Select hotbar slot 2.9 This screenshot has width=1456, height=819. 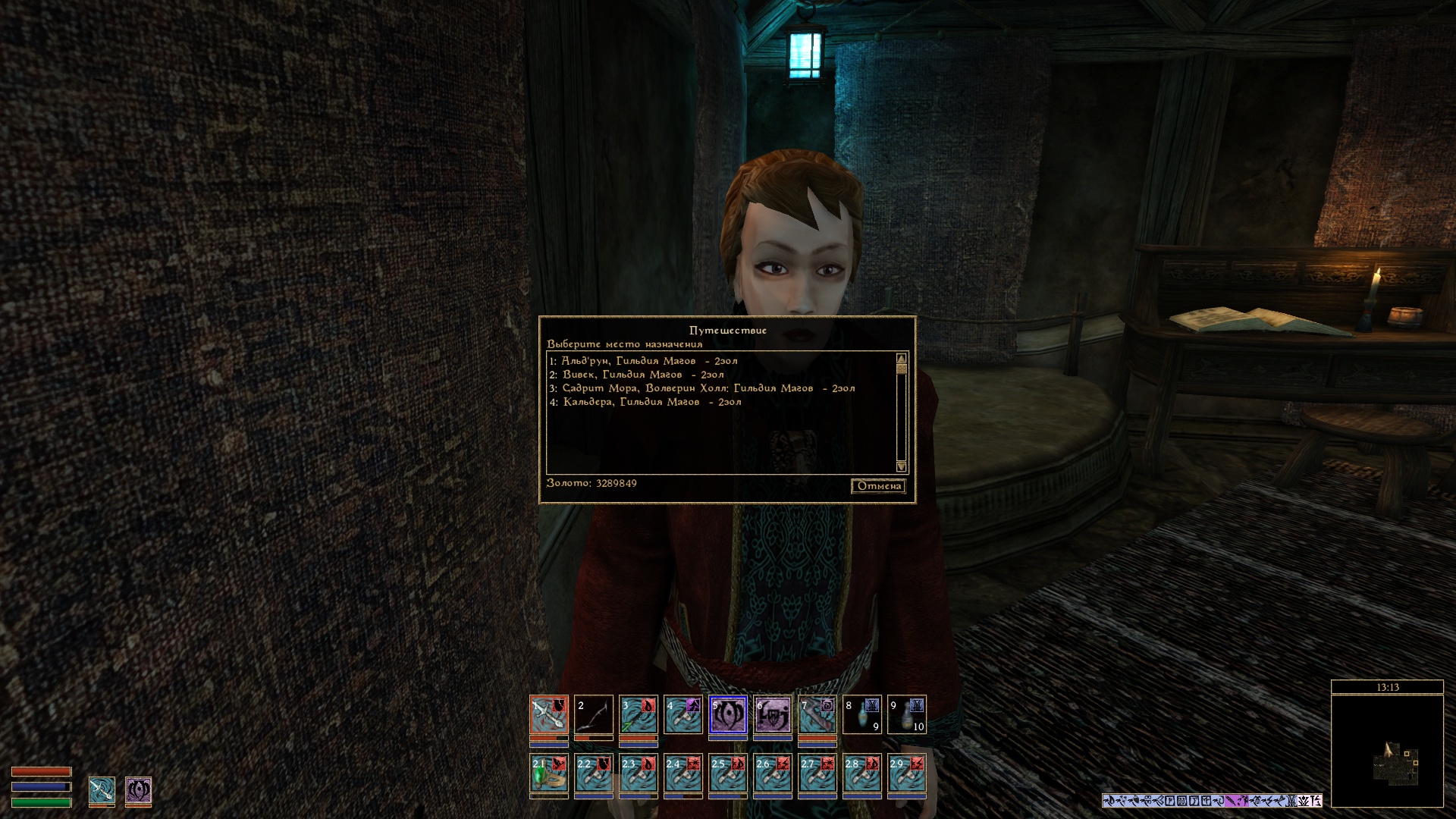(x=907, y=773)
